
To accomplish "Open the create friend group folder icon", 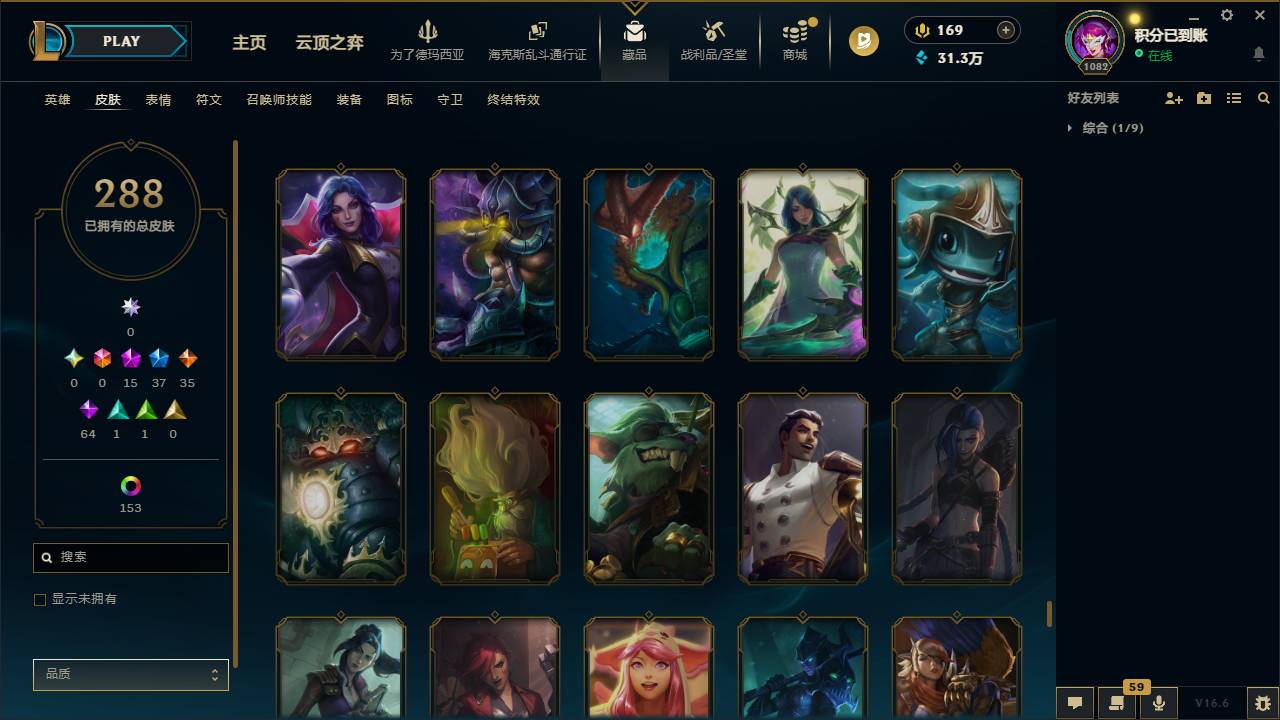I will tap(1203, 97).
